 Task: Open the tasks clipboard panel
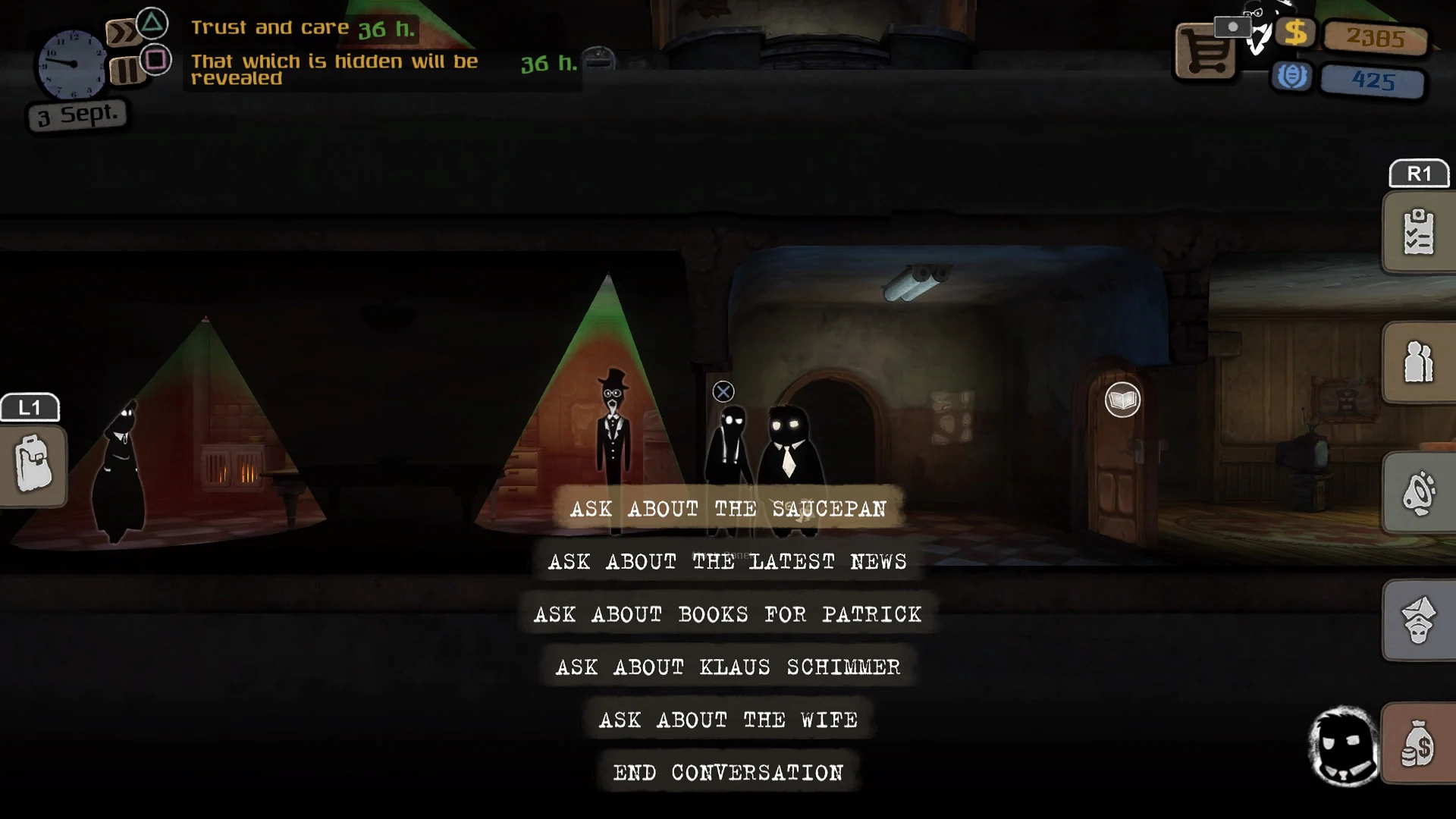tap(1418, 231)
